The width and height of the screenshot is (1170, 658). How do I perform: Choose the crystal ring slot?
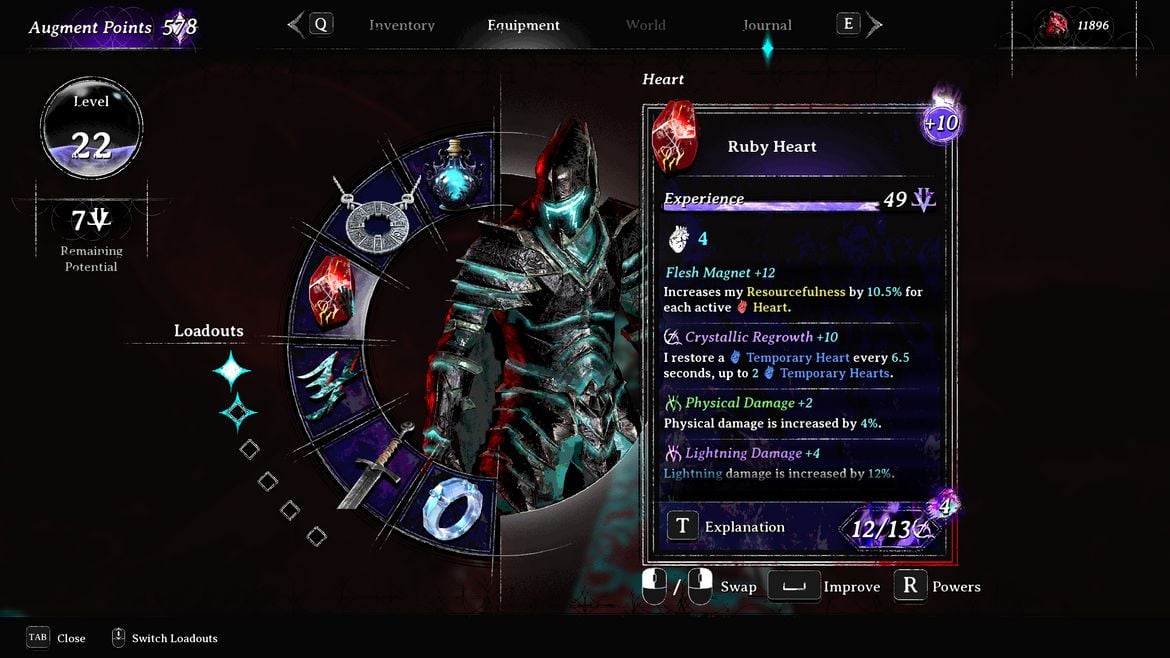[456, 511]
